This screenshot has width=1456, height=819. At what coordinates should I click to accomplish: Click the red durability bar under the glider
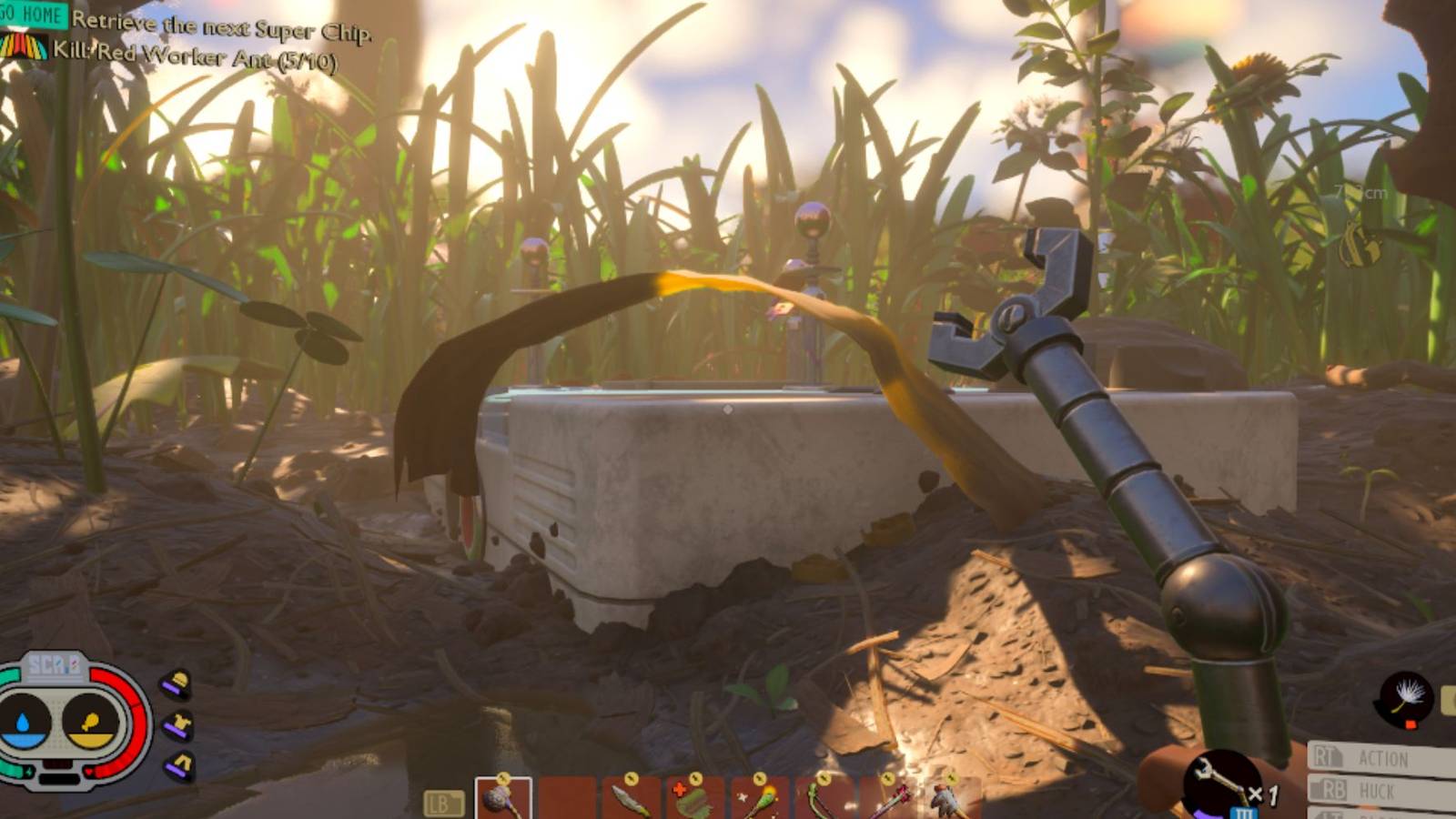pos(1410,724)
